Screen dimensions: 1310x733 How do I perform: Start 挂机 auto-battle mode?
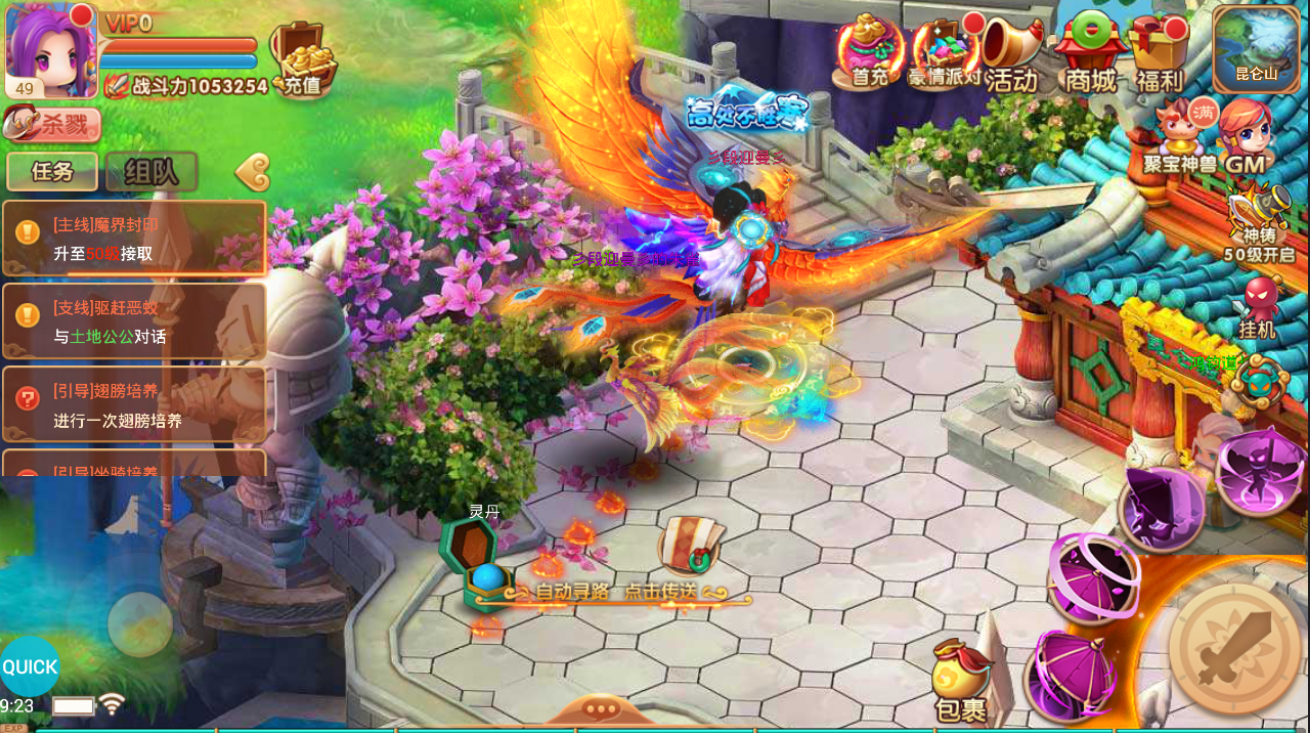(x=1257, y=307)
